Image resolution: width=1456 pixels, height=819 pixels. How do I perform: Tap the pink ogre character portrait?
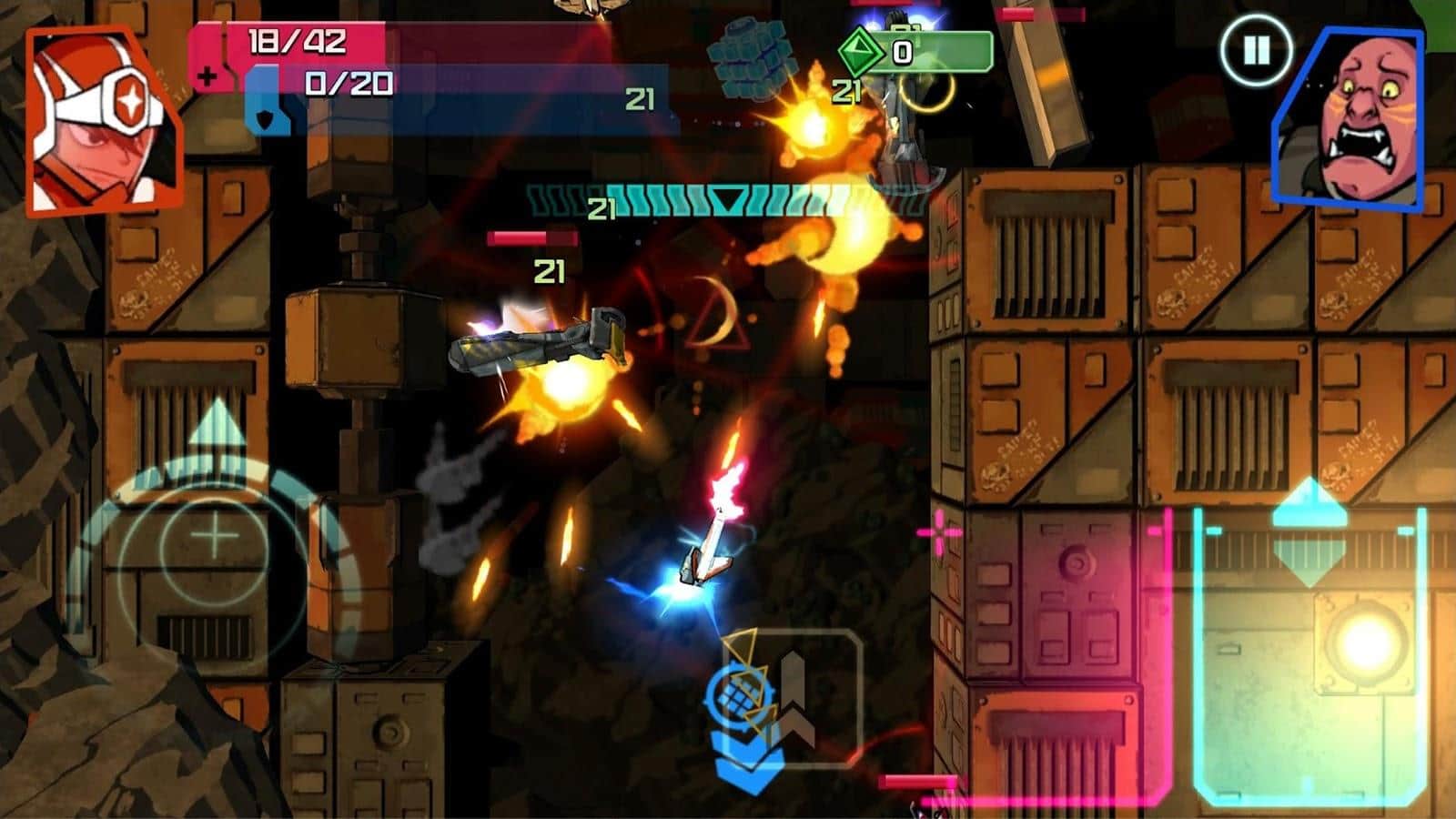coord(1350,120)
